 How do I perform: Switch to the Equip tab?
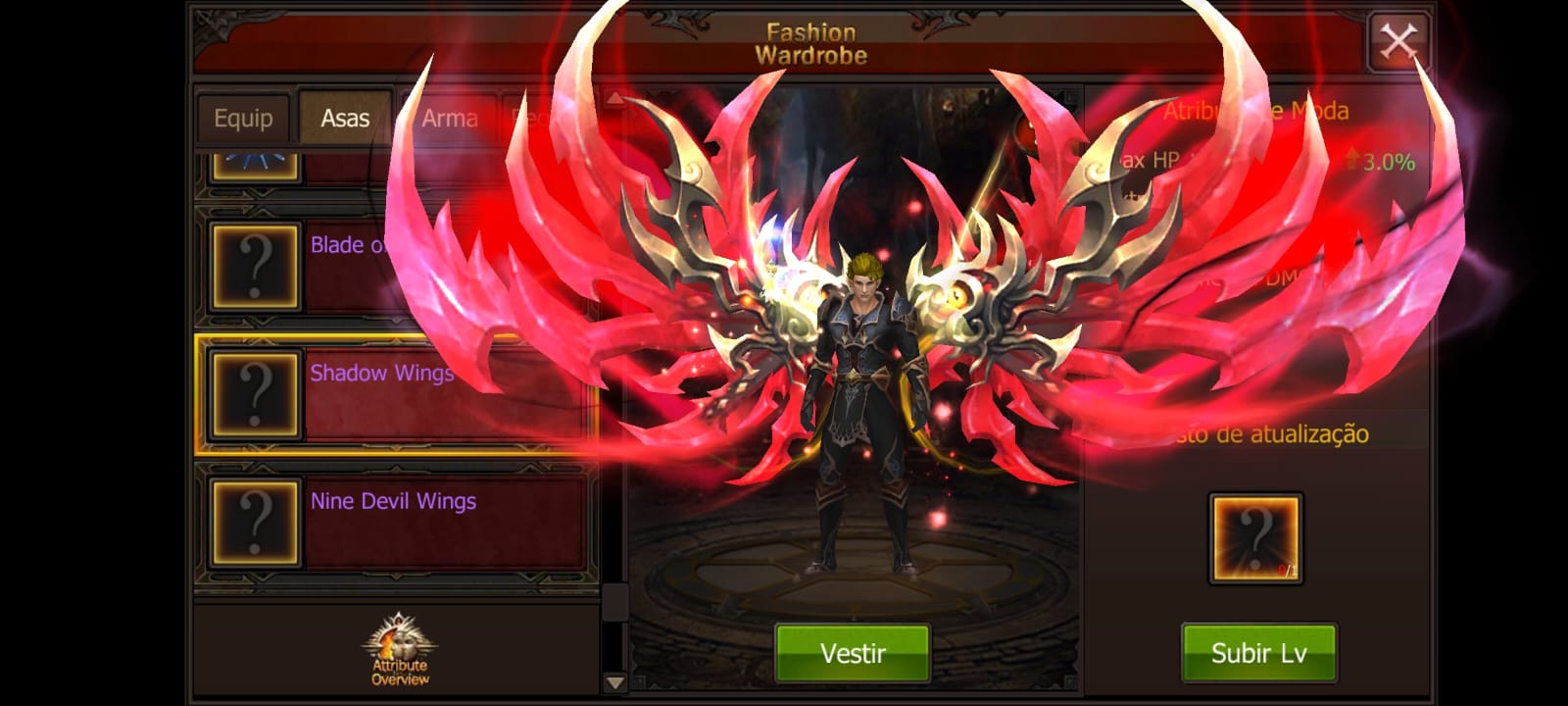click(x=243, y=119)
